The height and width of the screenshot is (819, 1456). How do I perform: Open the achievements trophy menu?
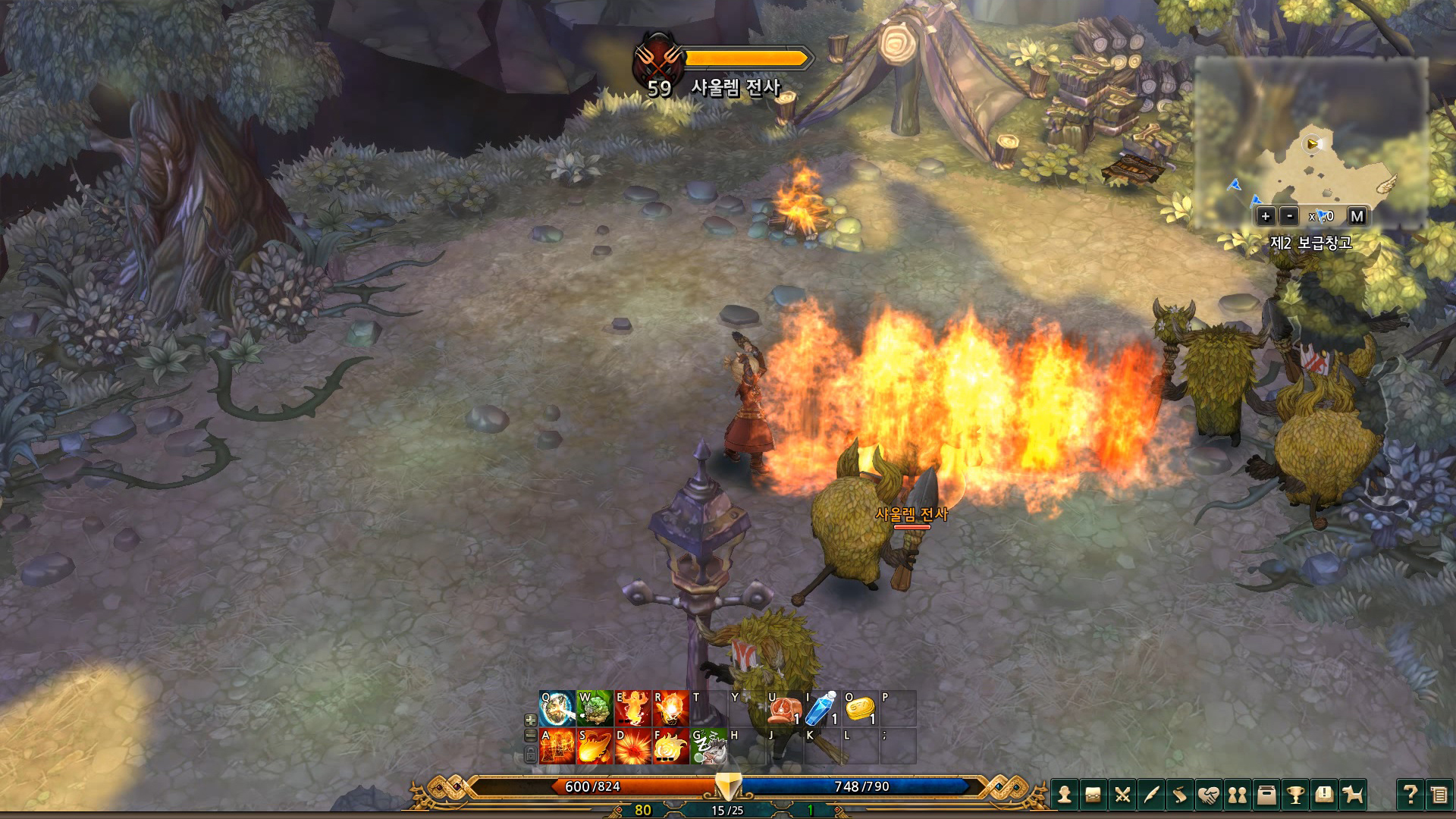click(x=1295, y=794)
